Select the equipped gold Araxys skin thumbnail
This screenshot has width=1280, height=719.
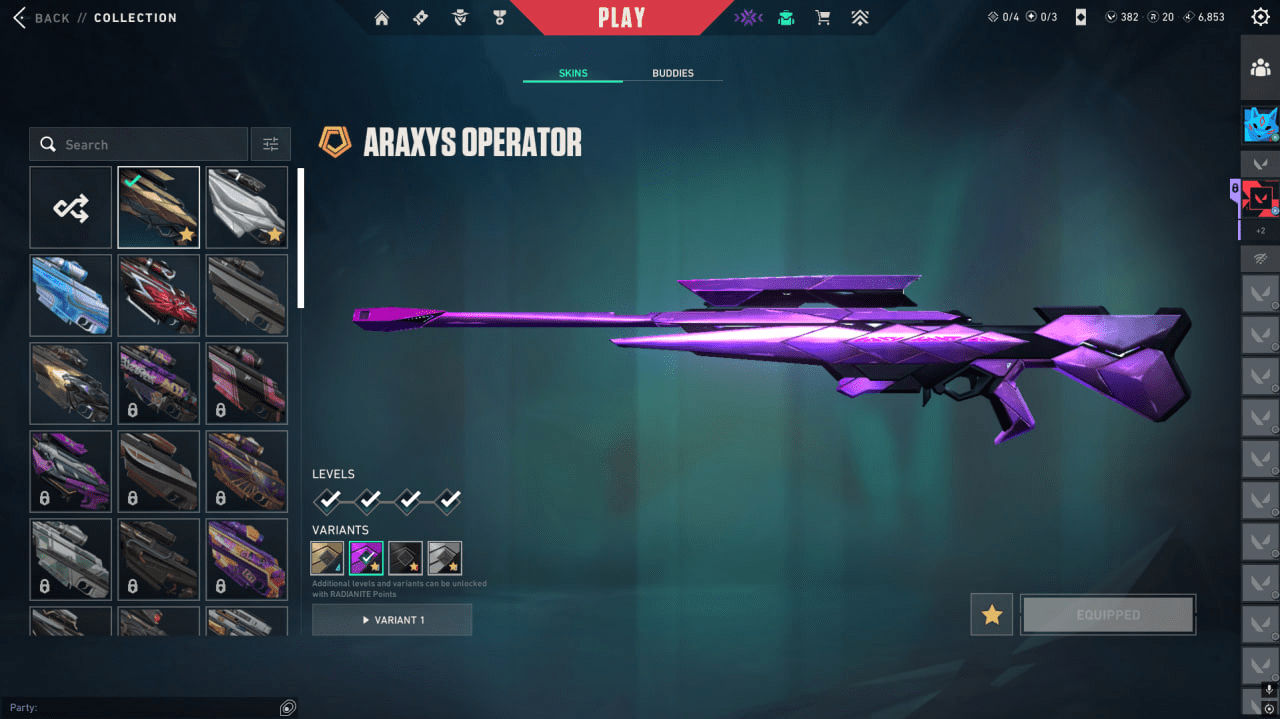click(158, 207)
